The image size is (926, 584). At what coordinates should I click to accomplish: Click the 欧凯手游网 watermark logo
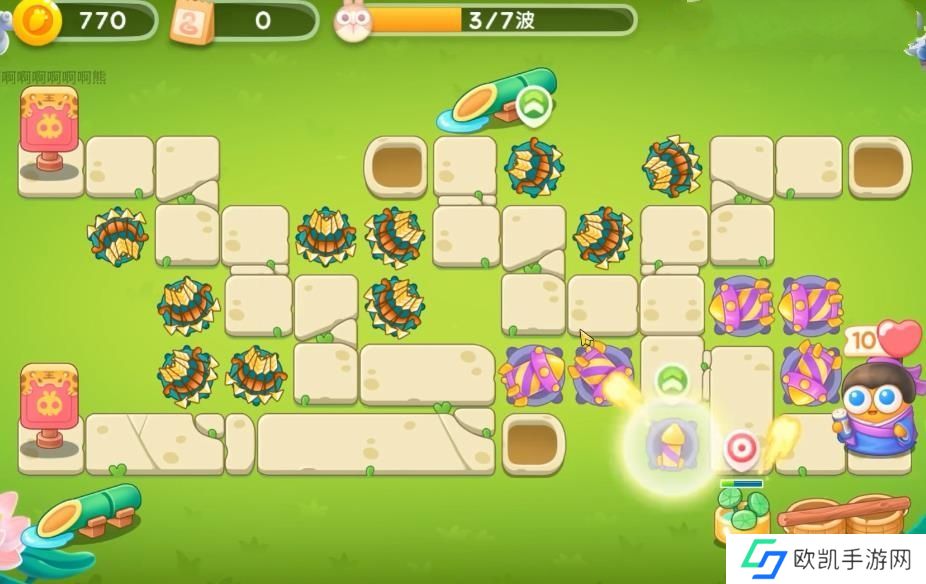(825, 557)
